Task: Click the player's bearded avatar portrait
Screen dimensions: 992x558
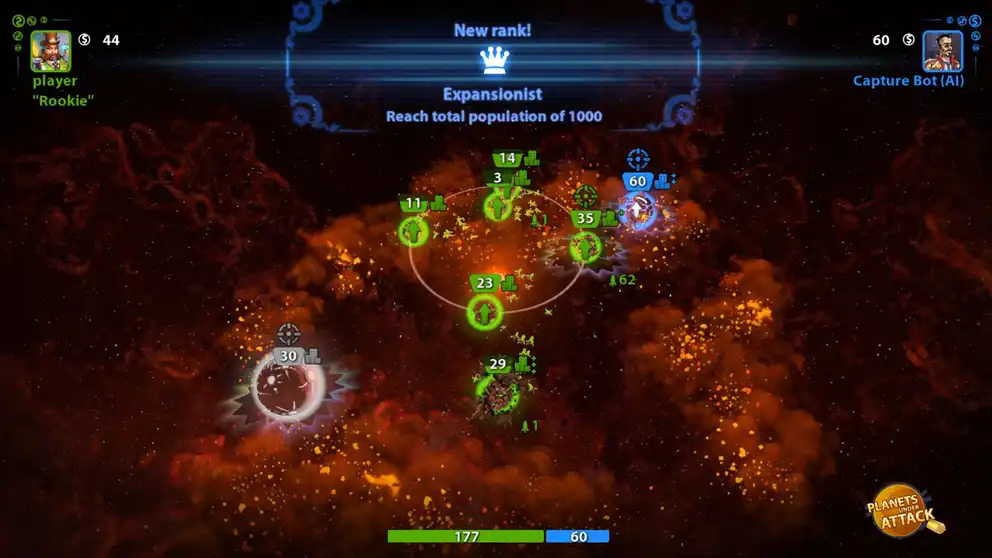Action: coord(51,50)
